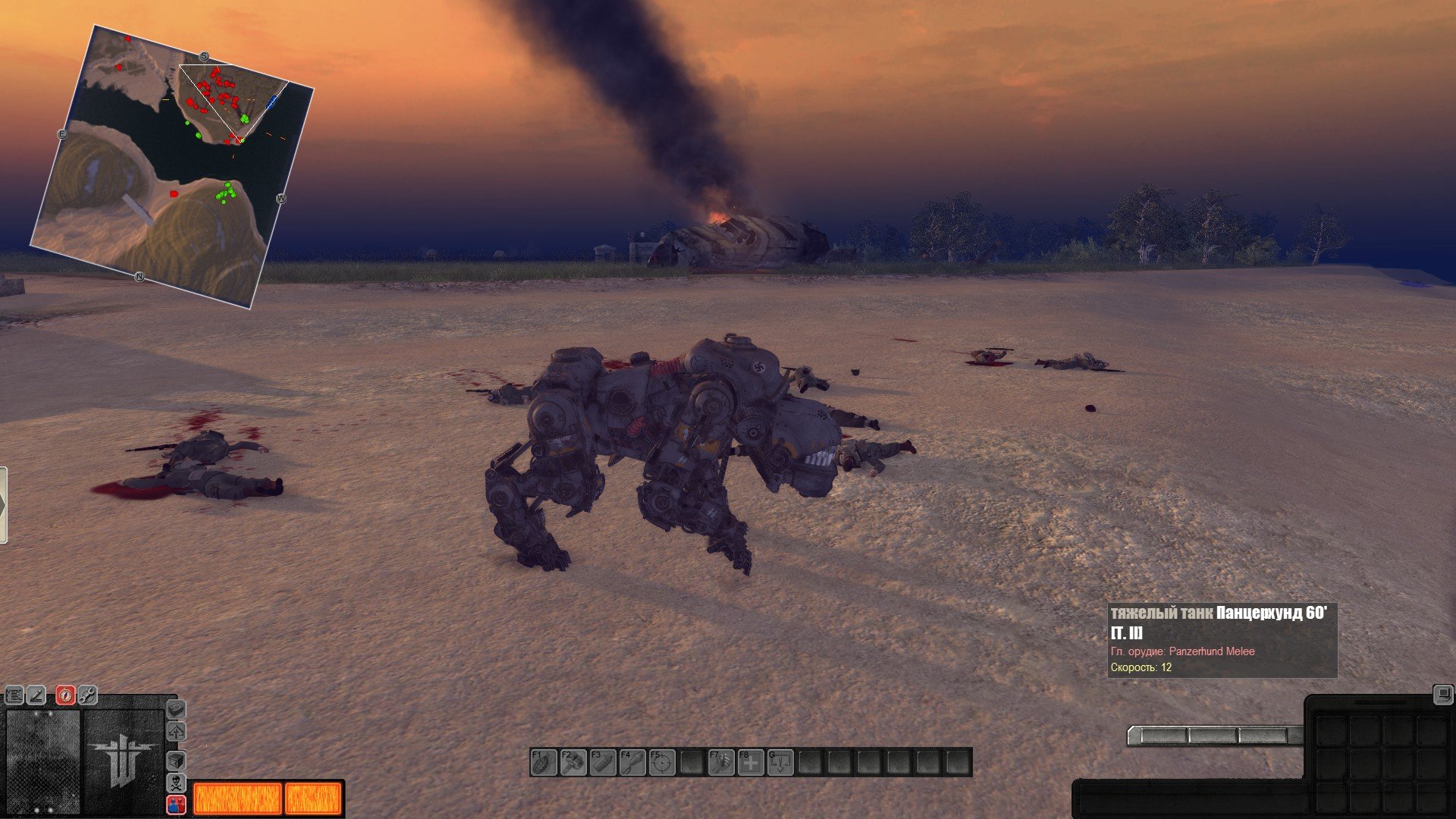This screenshot has width=1456, height=819.
Task: Click the F8 medical cross slot
Action: point(751,762)
